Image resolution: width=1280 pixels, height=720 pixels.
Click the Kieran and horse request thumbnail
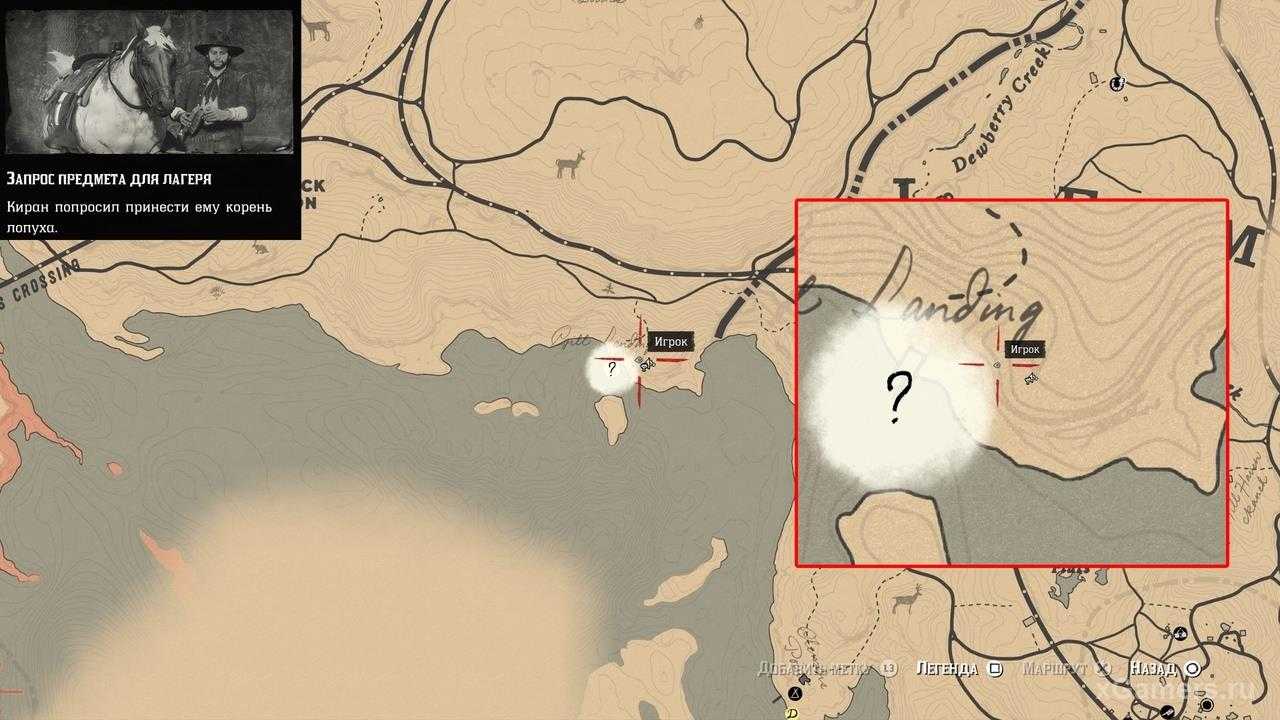click(150, 82)
